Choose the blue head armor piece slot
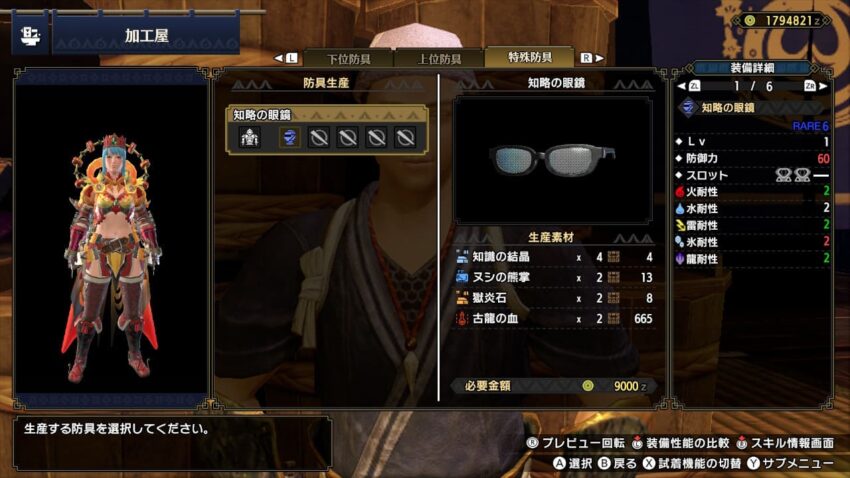Image resolution: width=850 pixels, height=478 pixels. [x=287, y=138]
